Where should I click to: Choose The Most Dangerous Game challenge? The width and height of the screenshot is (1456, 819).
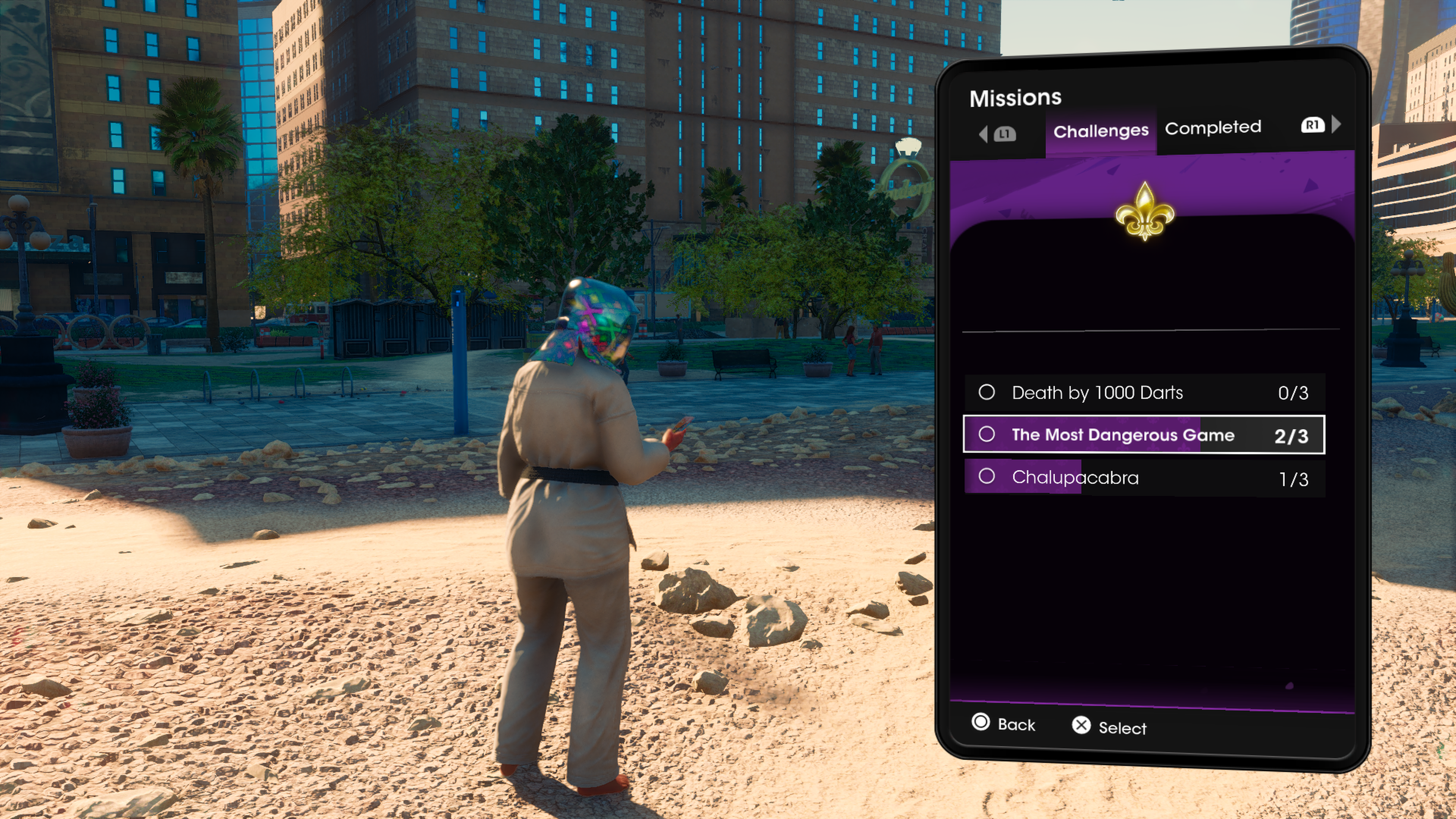1144,435
